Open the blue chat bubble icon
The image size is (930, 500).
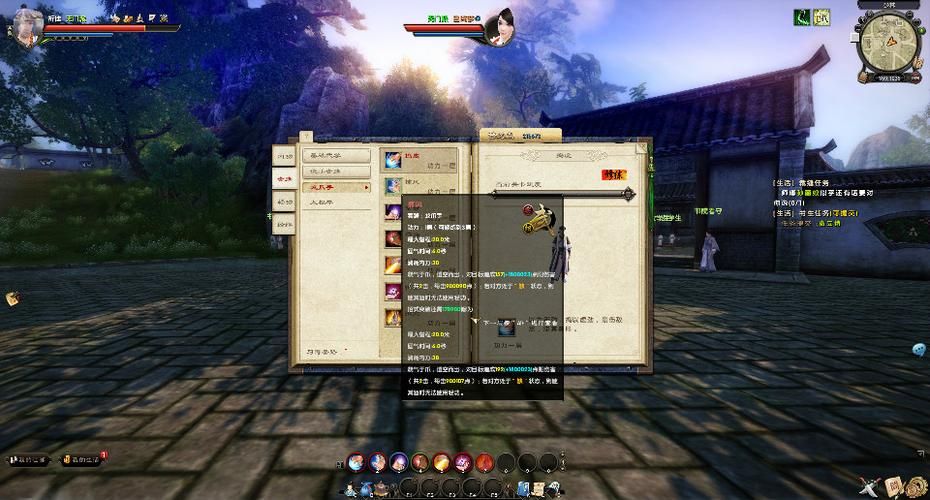(918, 349)
